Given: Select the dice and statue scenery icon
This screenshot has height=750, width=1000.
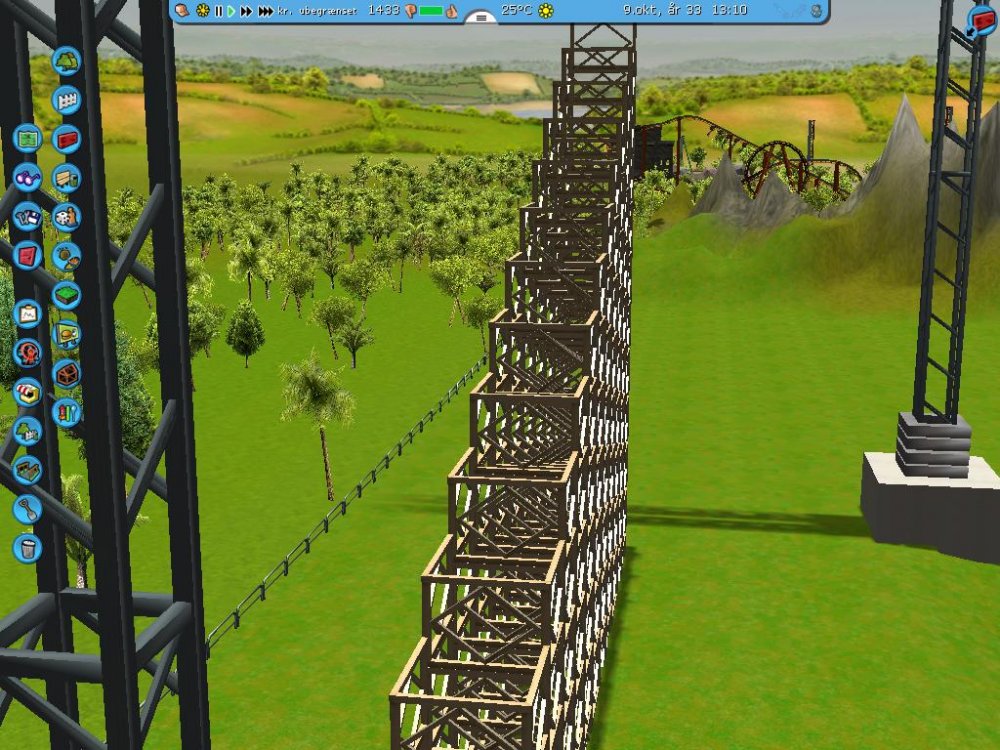Looking at the screenshot, I should click(x=66, y=217).
